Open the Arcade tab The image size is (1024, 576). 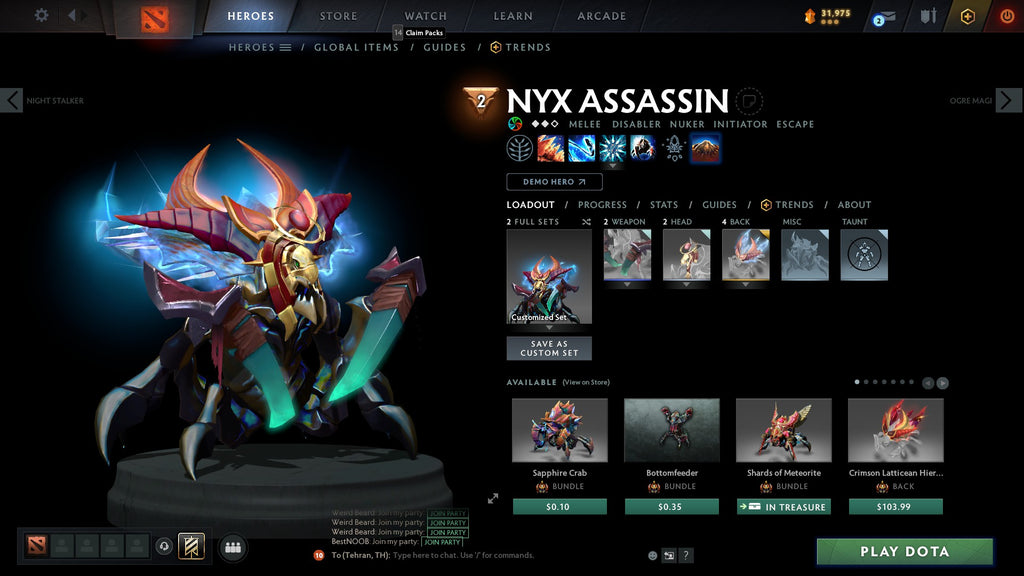click(602, 16)
